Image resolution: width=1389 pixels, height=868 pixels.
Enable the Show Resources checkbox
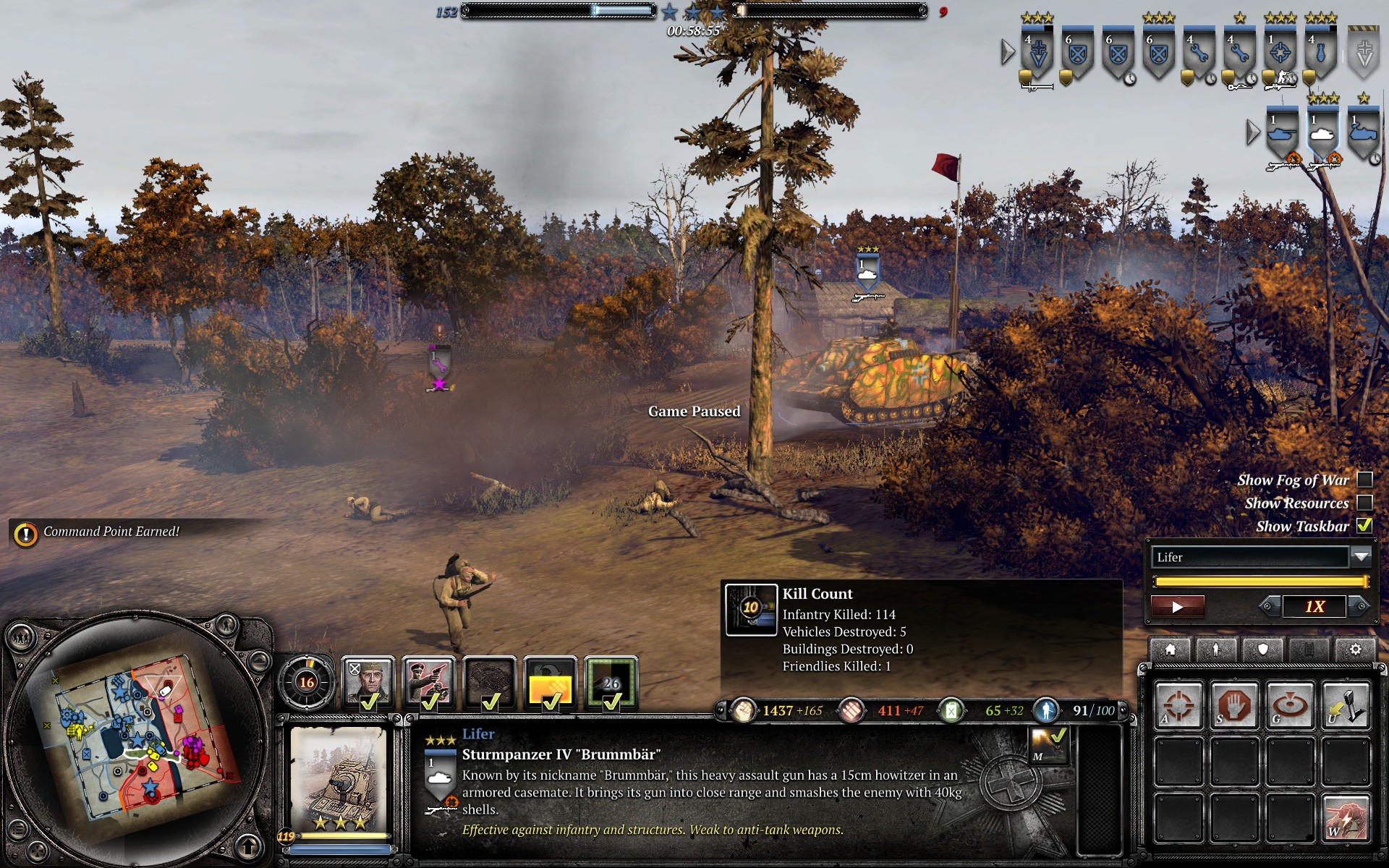point(1364,503)
